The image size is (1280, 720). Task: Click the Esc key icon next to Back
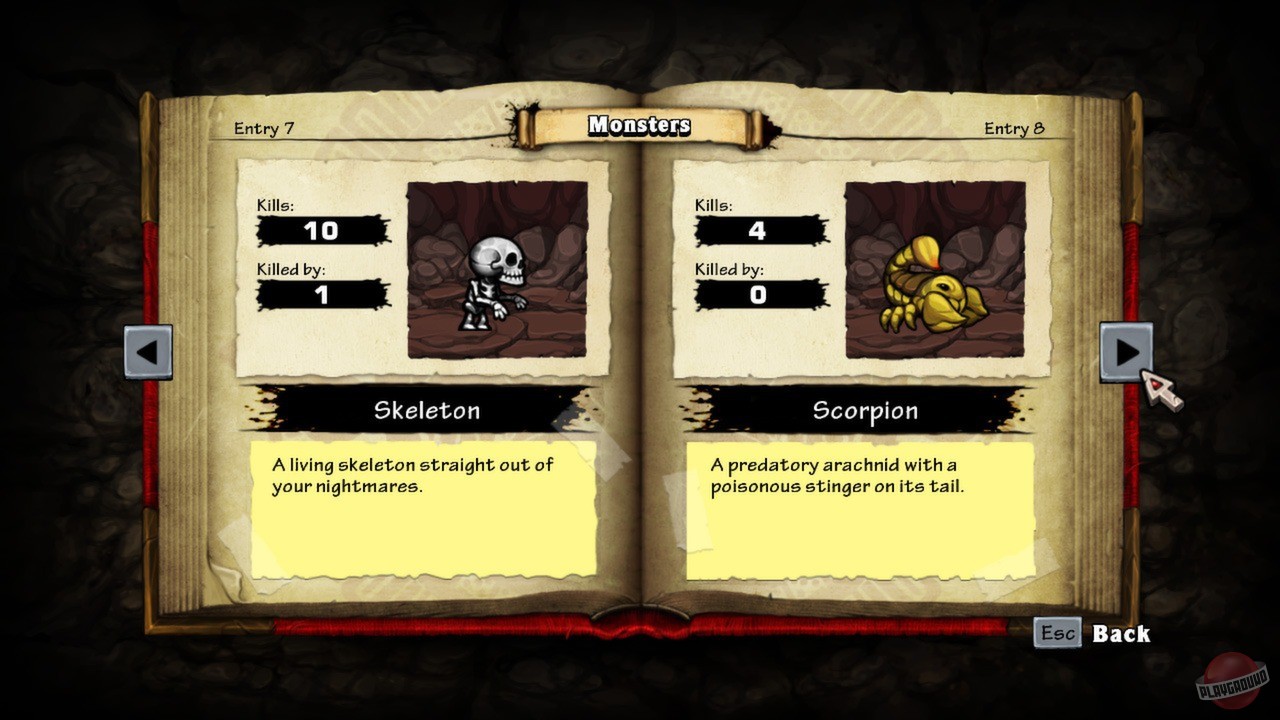click(x=1057, y=633)
